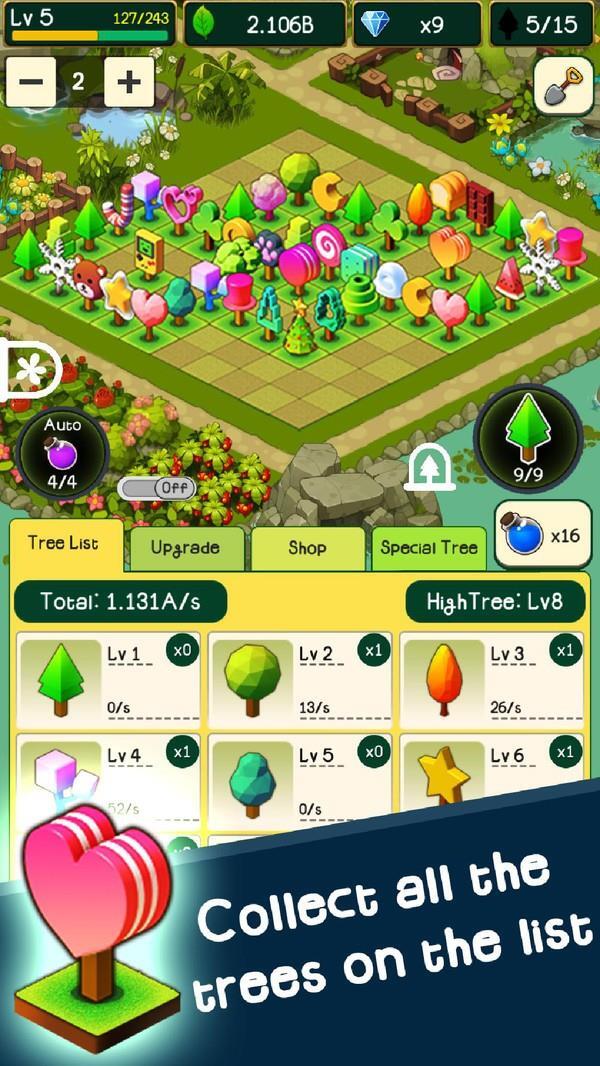Open the Upgrade tab
The image size is (600, 1066).
[x=185, y=548]
